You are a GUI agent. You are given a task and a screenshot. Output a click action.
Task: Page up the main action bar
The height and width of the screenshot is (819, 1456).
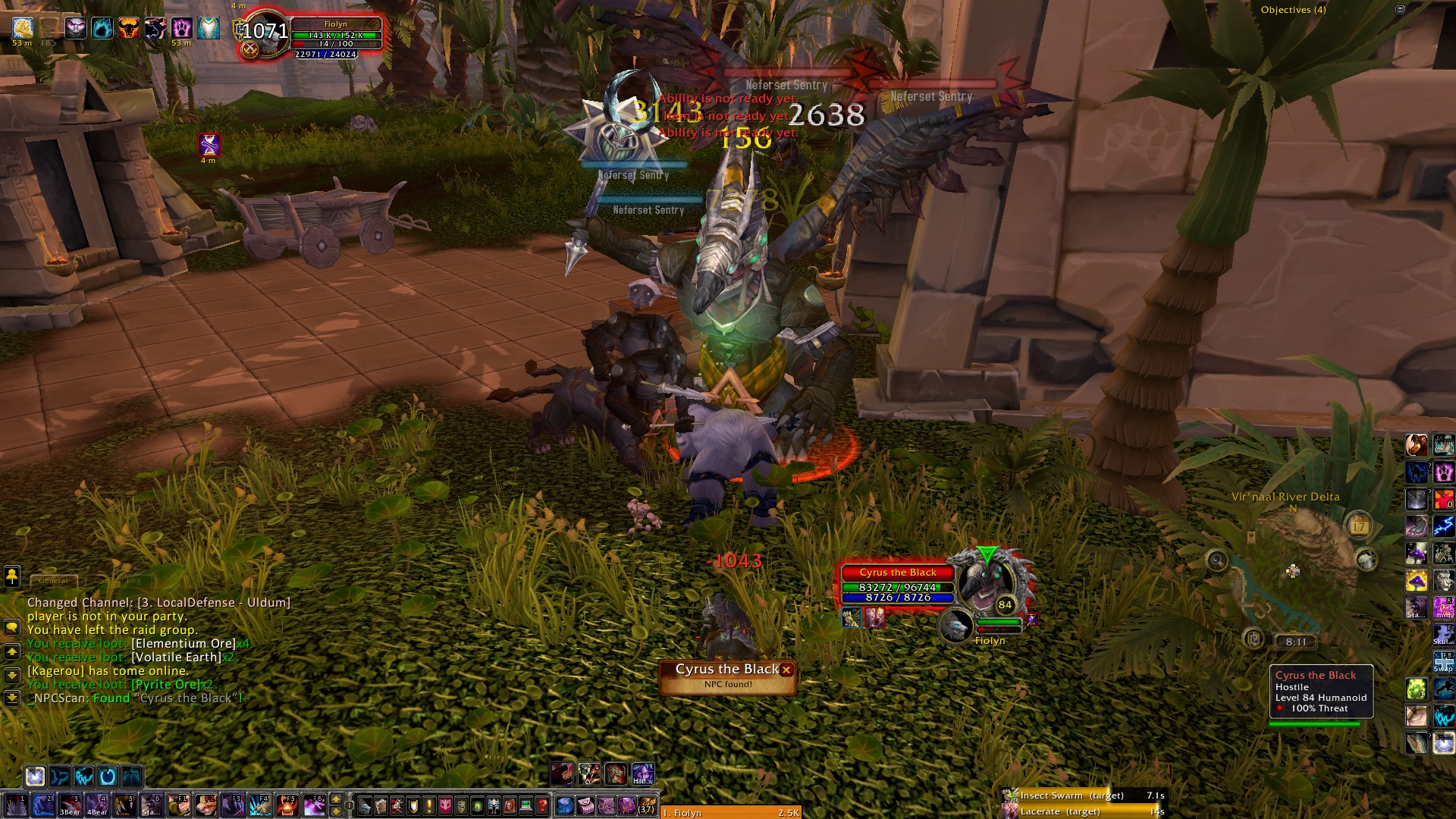pos(336,799)
